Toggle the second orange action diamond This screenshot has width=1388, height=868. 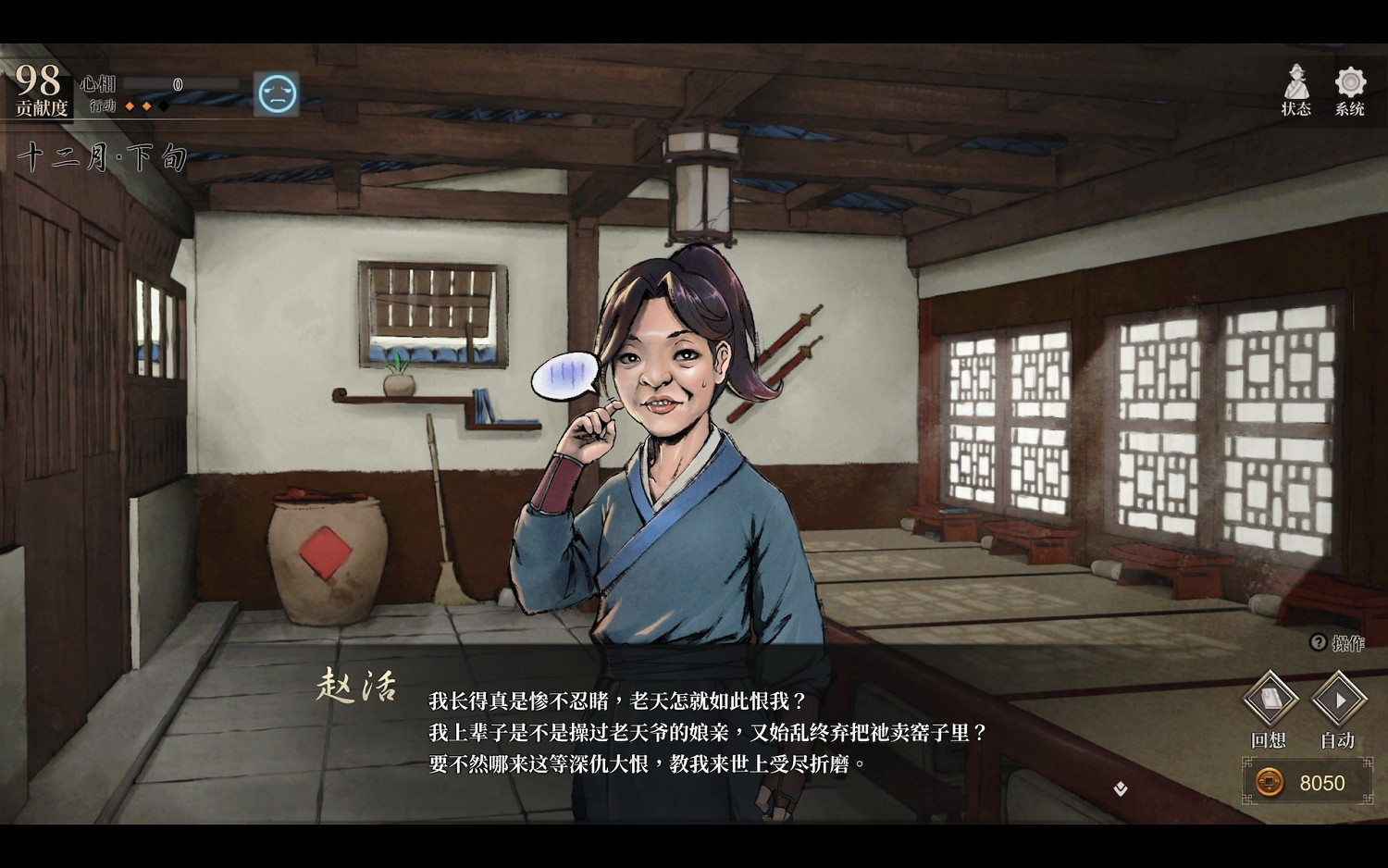click(148, 105)
